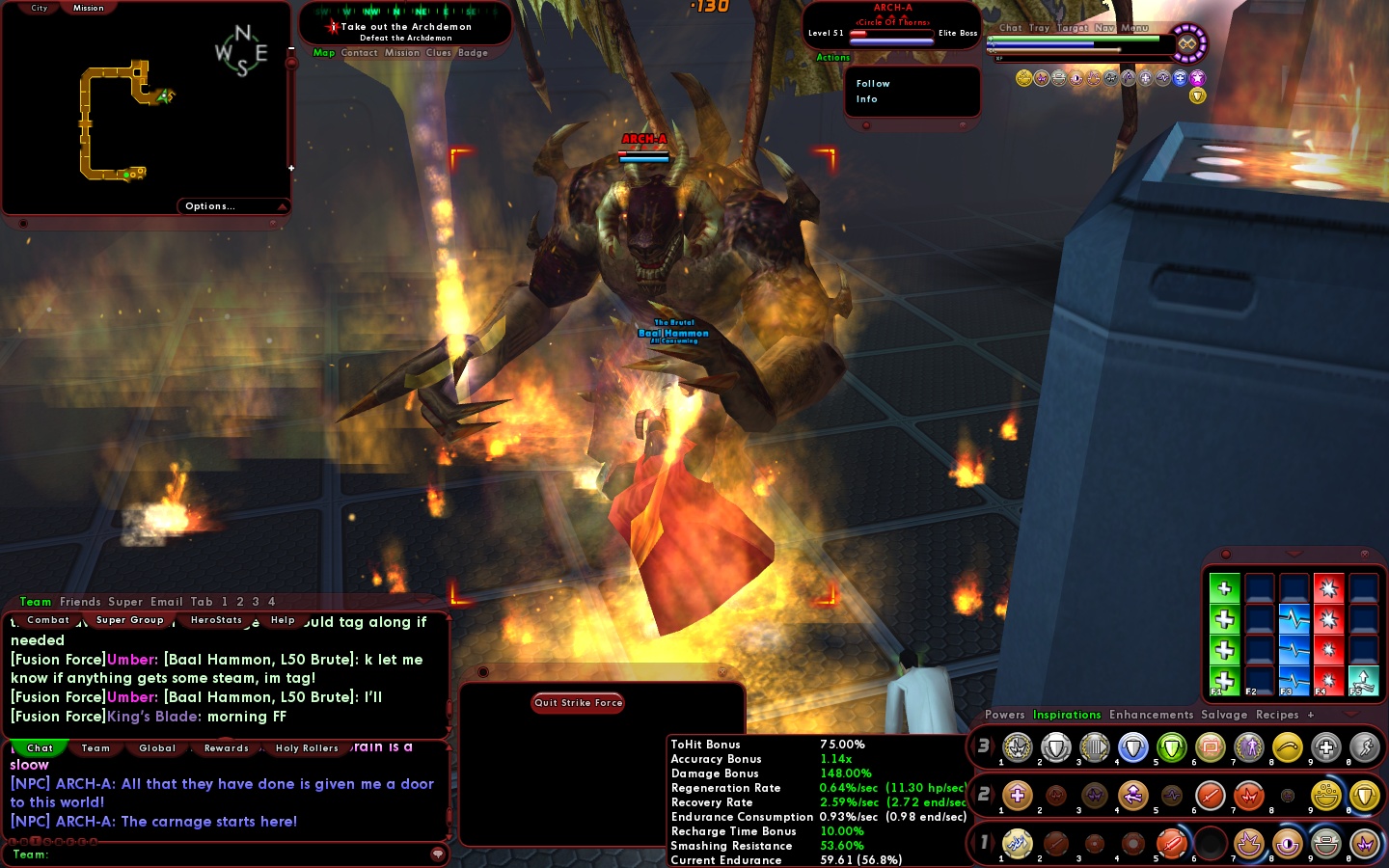The height and width of the screenshot is (868, 1389).
Task: Switch to the Combat chat tab
Action: (48, 620)
